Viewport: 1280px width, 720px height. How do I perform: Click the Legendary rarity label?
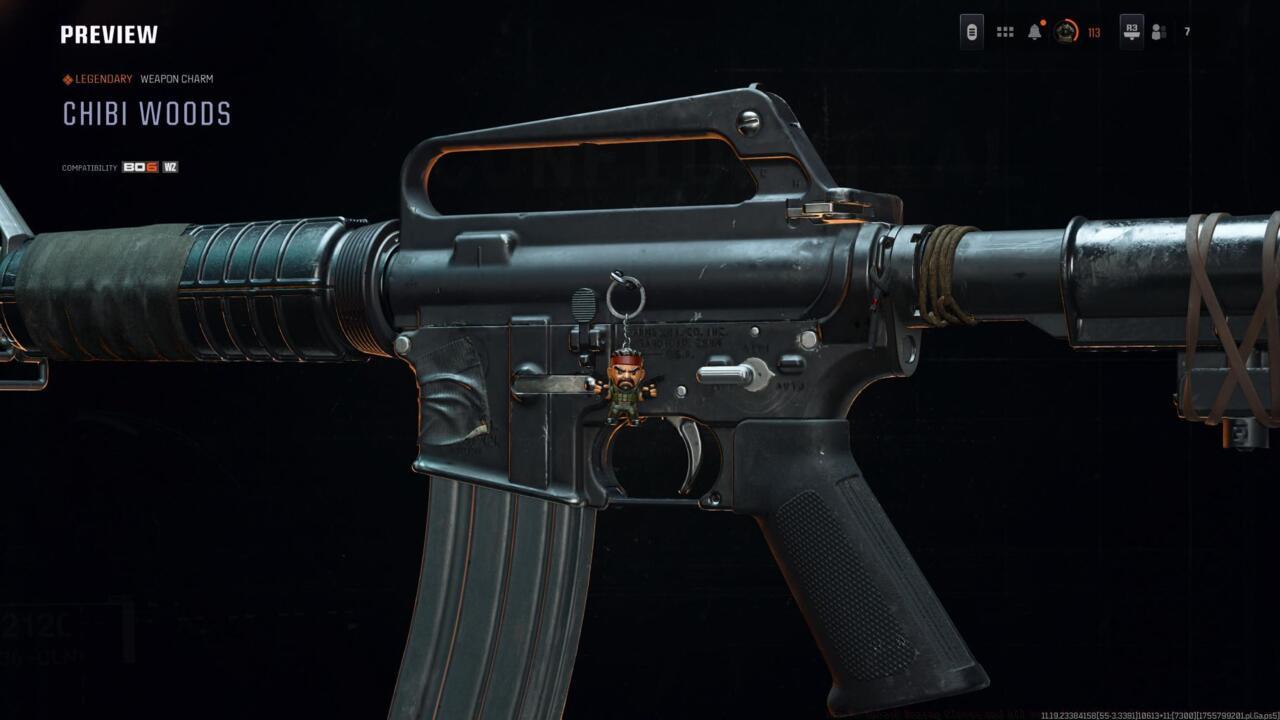103,78
